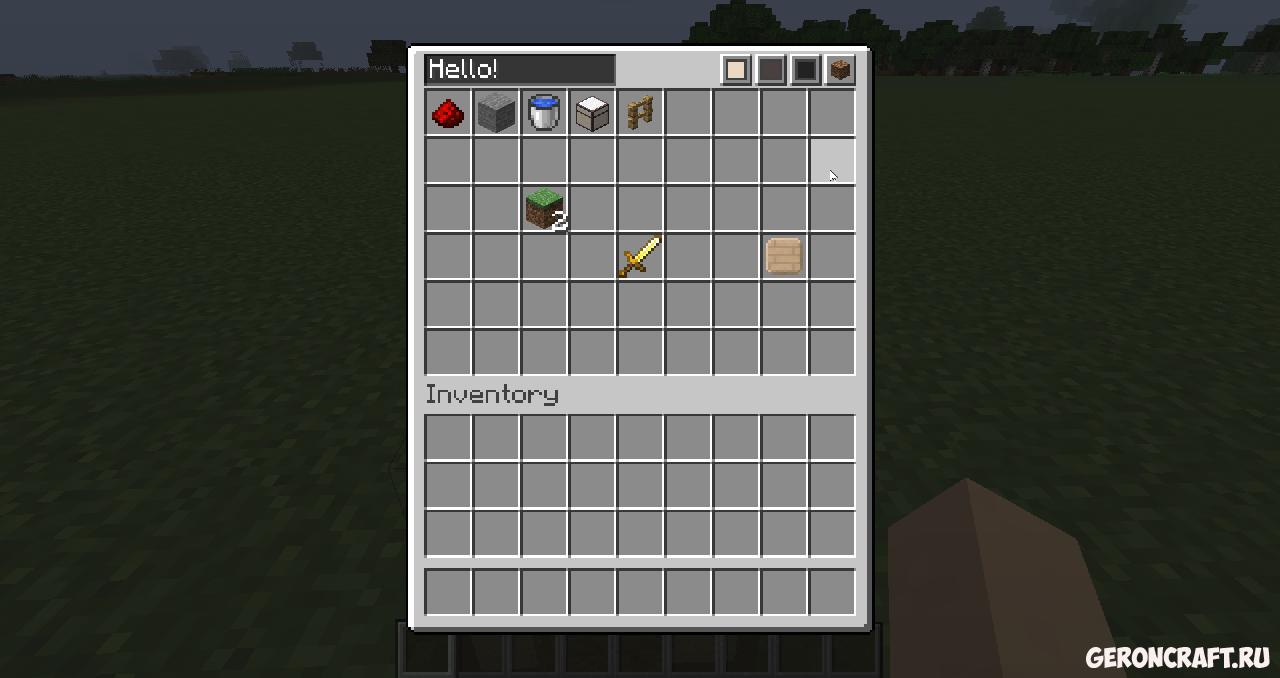Select the stack of two grass blocks
The height and width of the screenshot is (678, 1280).
point(544,209)
